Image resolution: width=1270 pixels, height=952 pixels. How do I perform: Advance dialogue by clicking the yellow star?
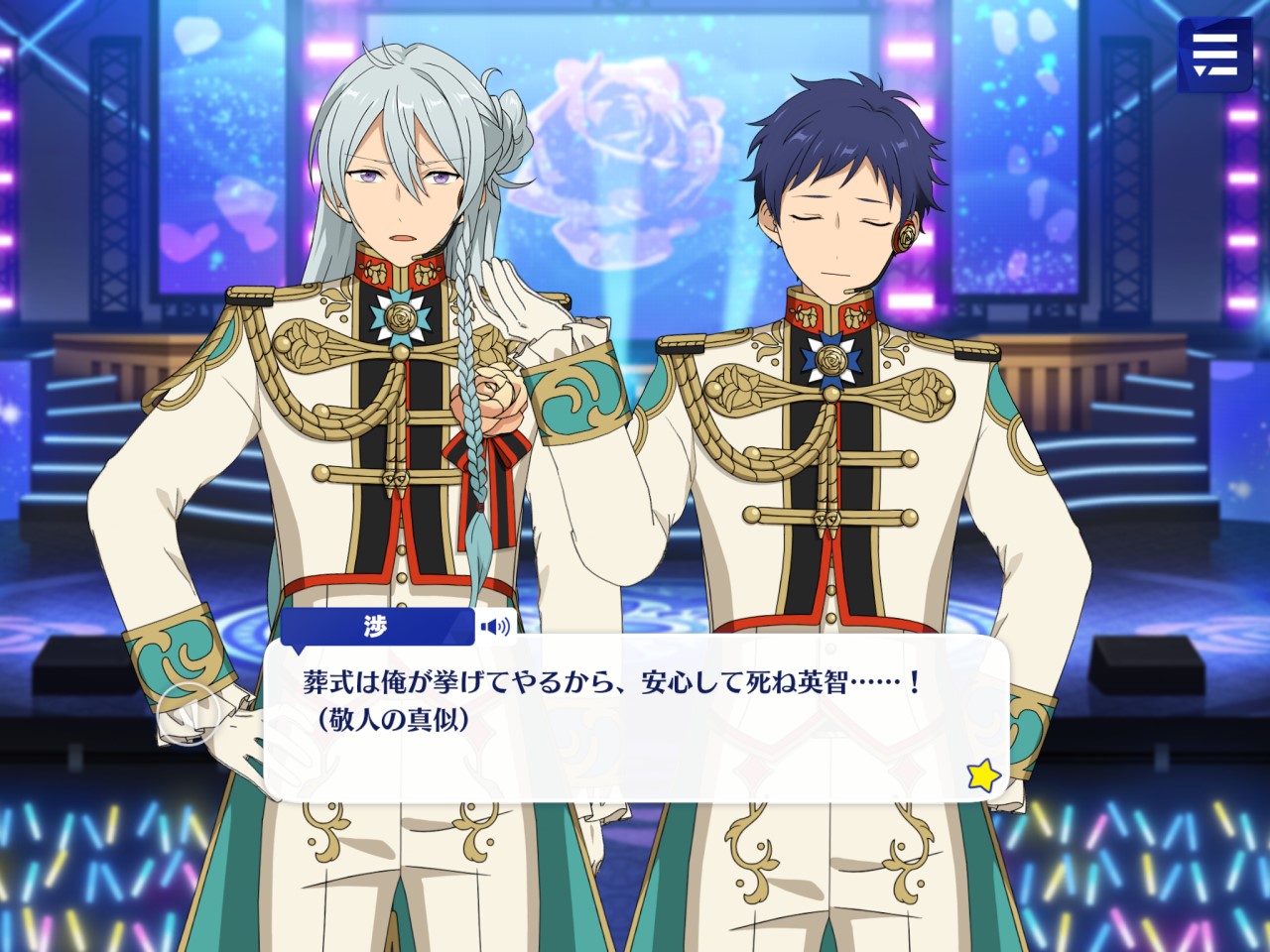point(983,775)
